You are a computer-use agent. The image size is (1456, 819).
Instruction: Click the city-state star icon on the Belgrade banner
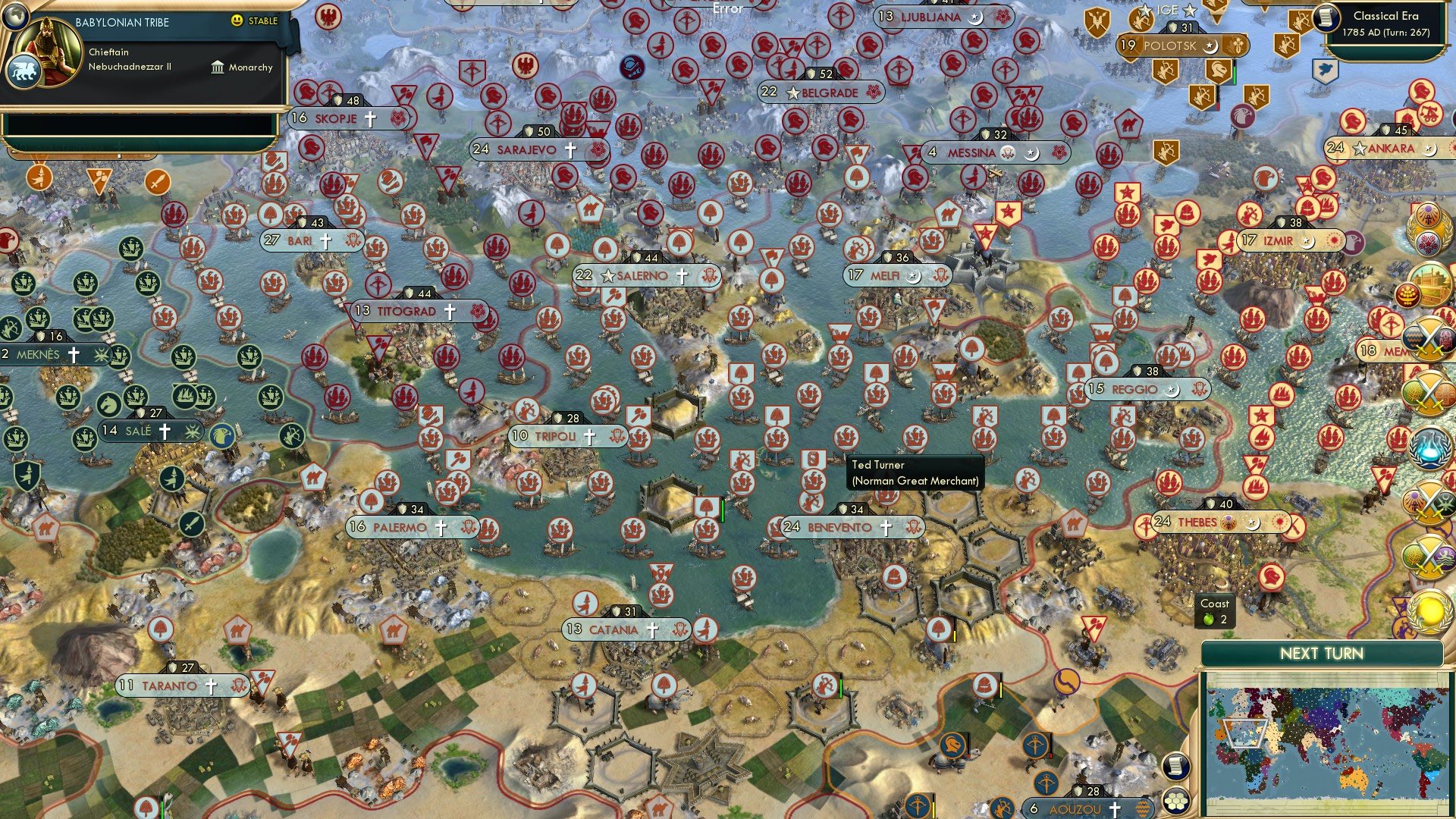792,93
